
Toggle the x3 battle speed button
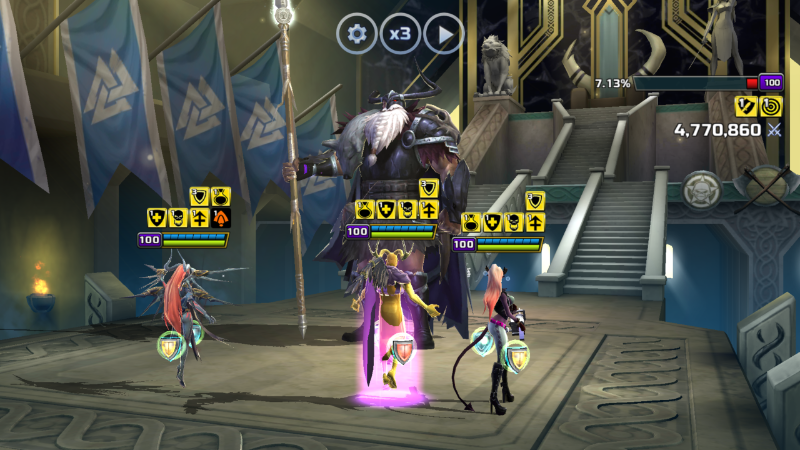pyautogui.click(x=400, y=34)
